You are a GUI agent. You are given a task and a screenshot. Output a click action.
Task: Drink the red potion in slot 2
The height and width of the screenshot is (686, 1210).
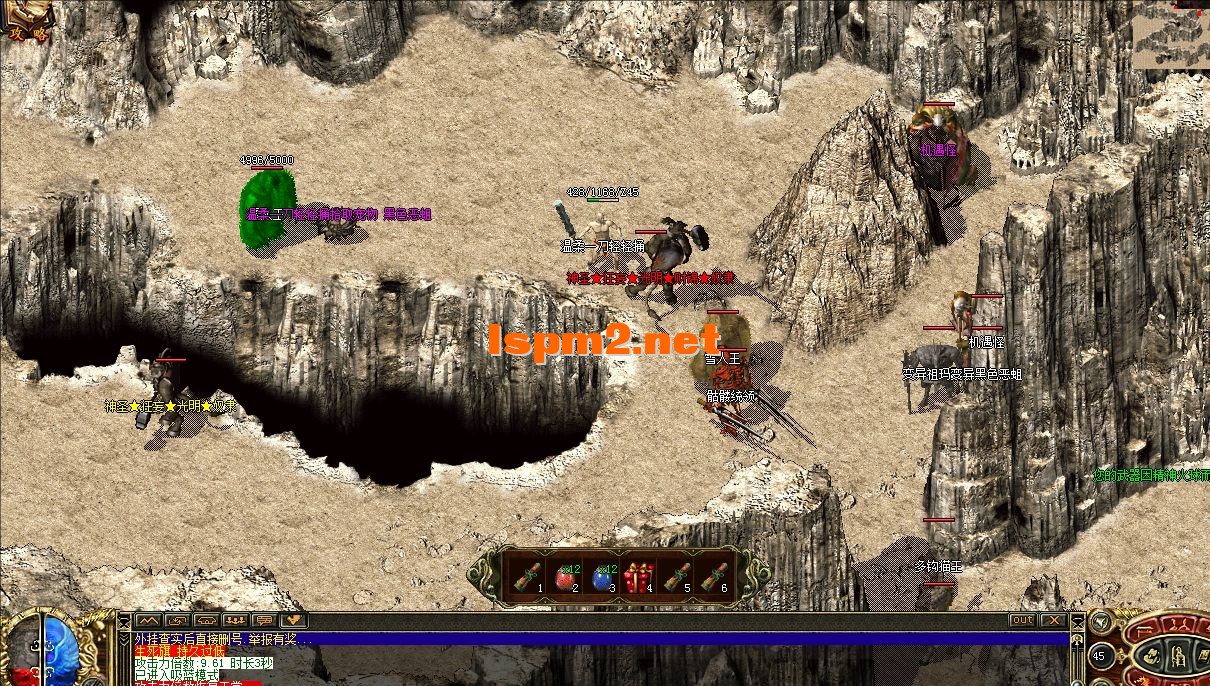click(x=568, y=575)
